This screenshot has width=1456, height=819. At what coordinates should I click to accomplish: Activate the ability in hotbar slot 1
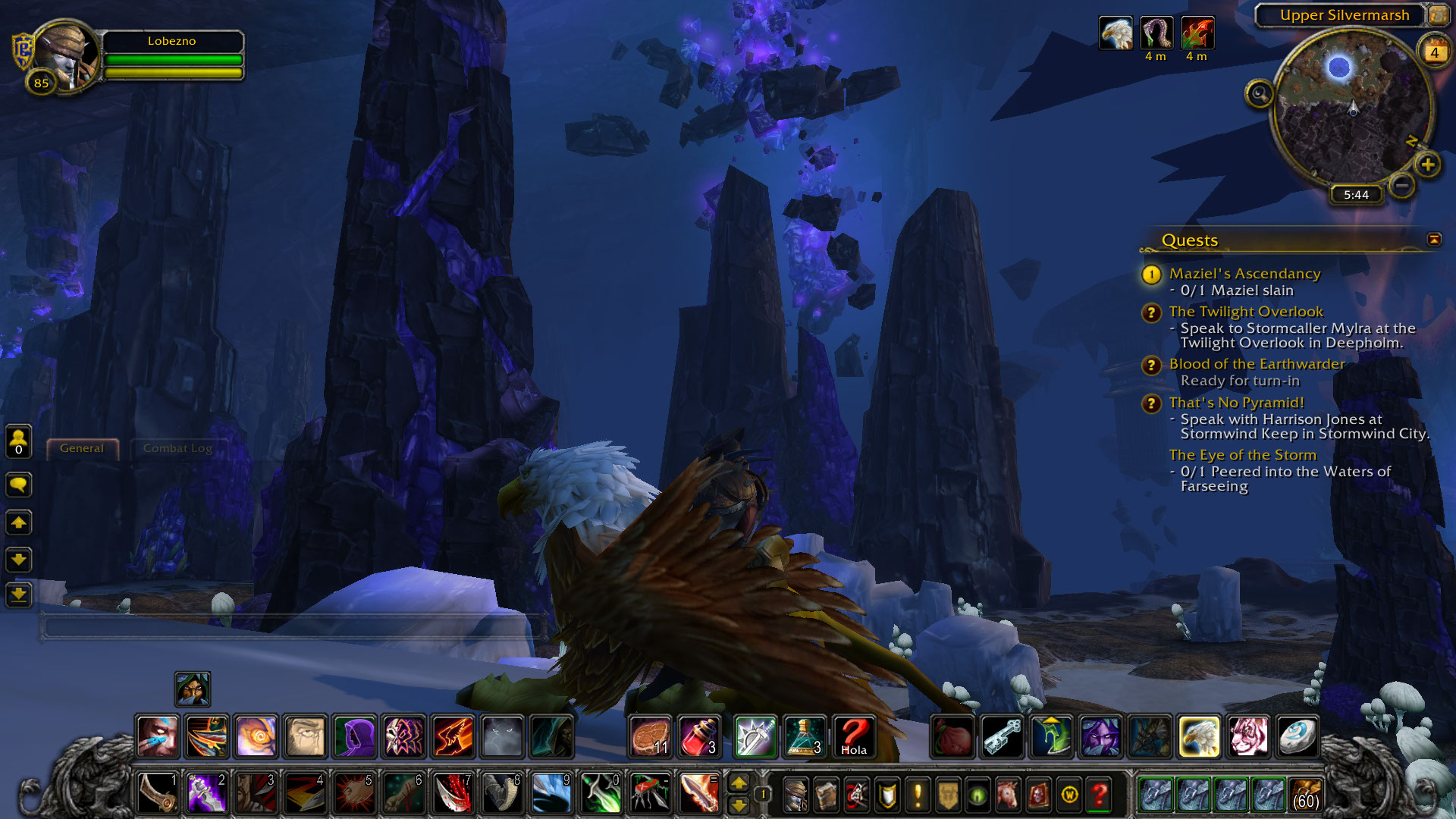pos(158,794)
